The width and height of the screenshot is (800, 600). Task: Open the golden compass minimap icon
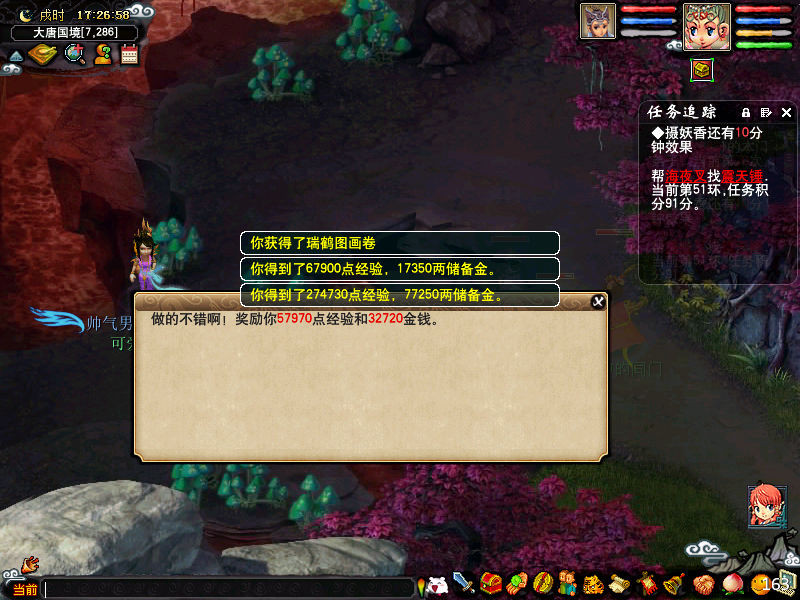pyautogui.click(x=43, y=54)
